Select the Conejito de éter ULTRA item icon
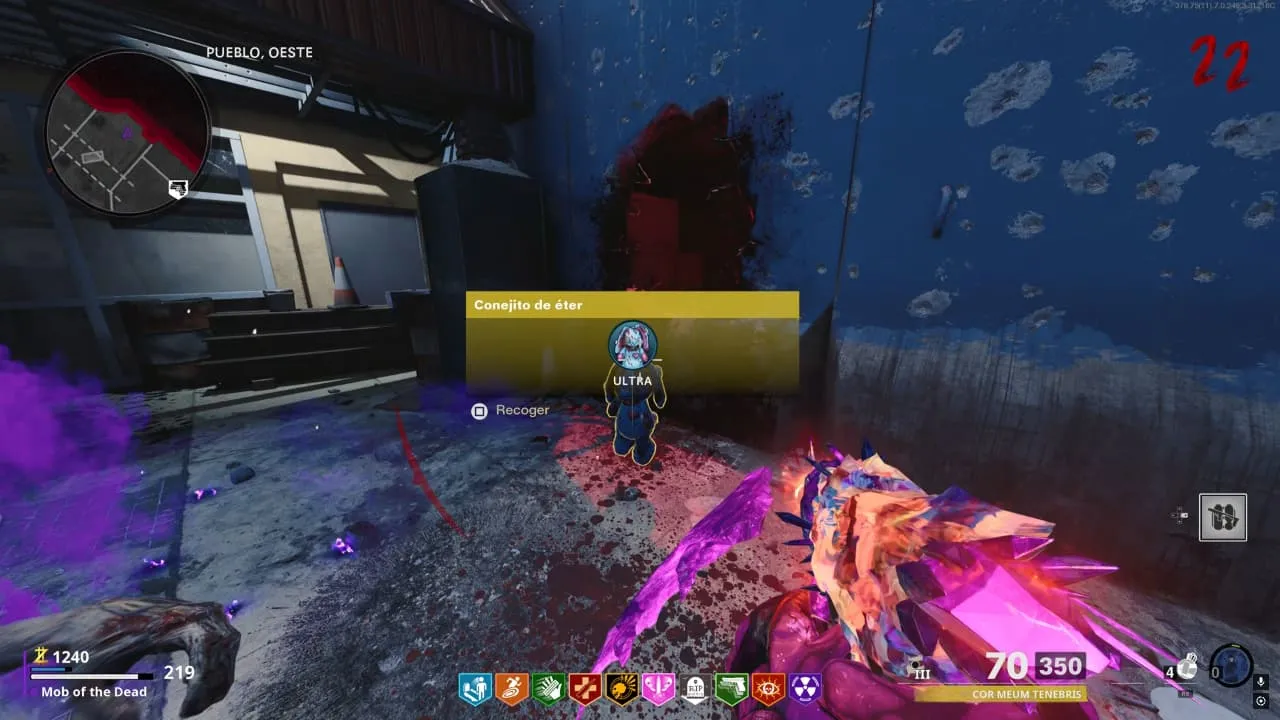1280x720 pixels. click(632, 344)
